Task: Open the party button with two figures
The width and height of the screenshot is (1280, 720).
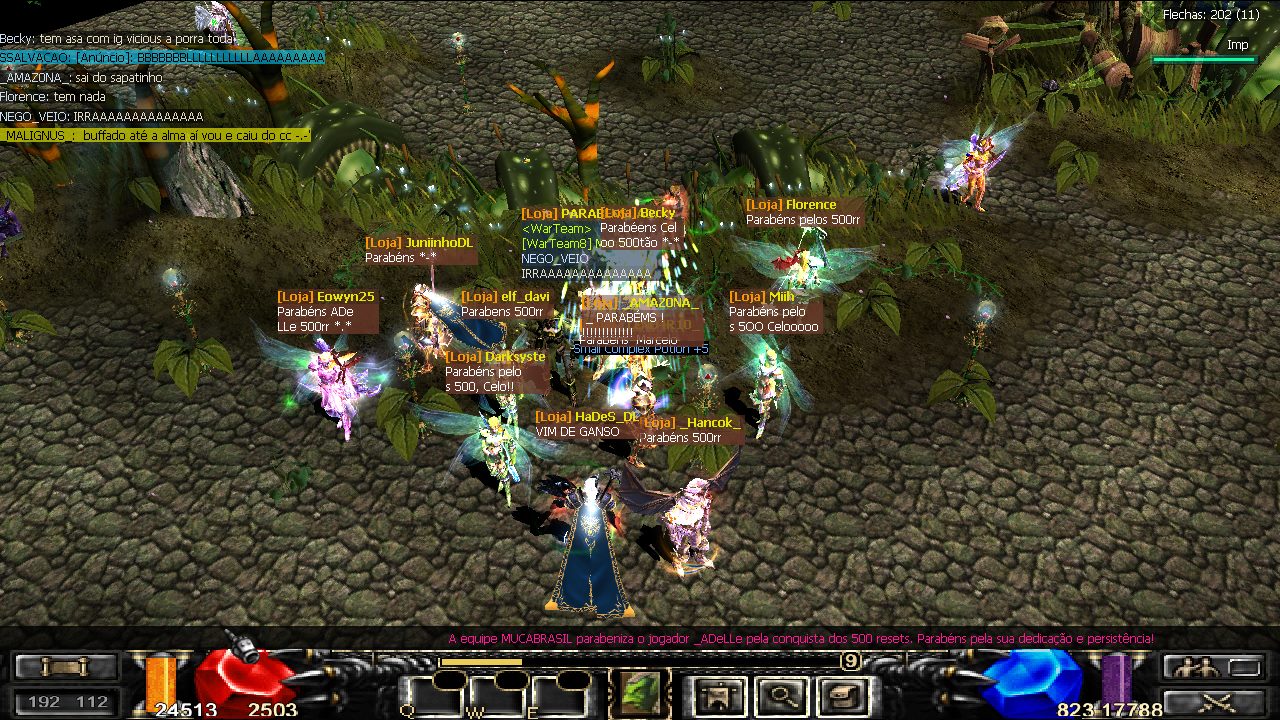Action: pos(1213,666)
